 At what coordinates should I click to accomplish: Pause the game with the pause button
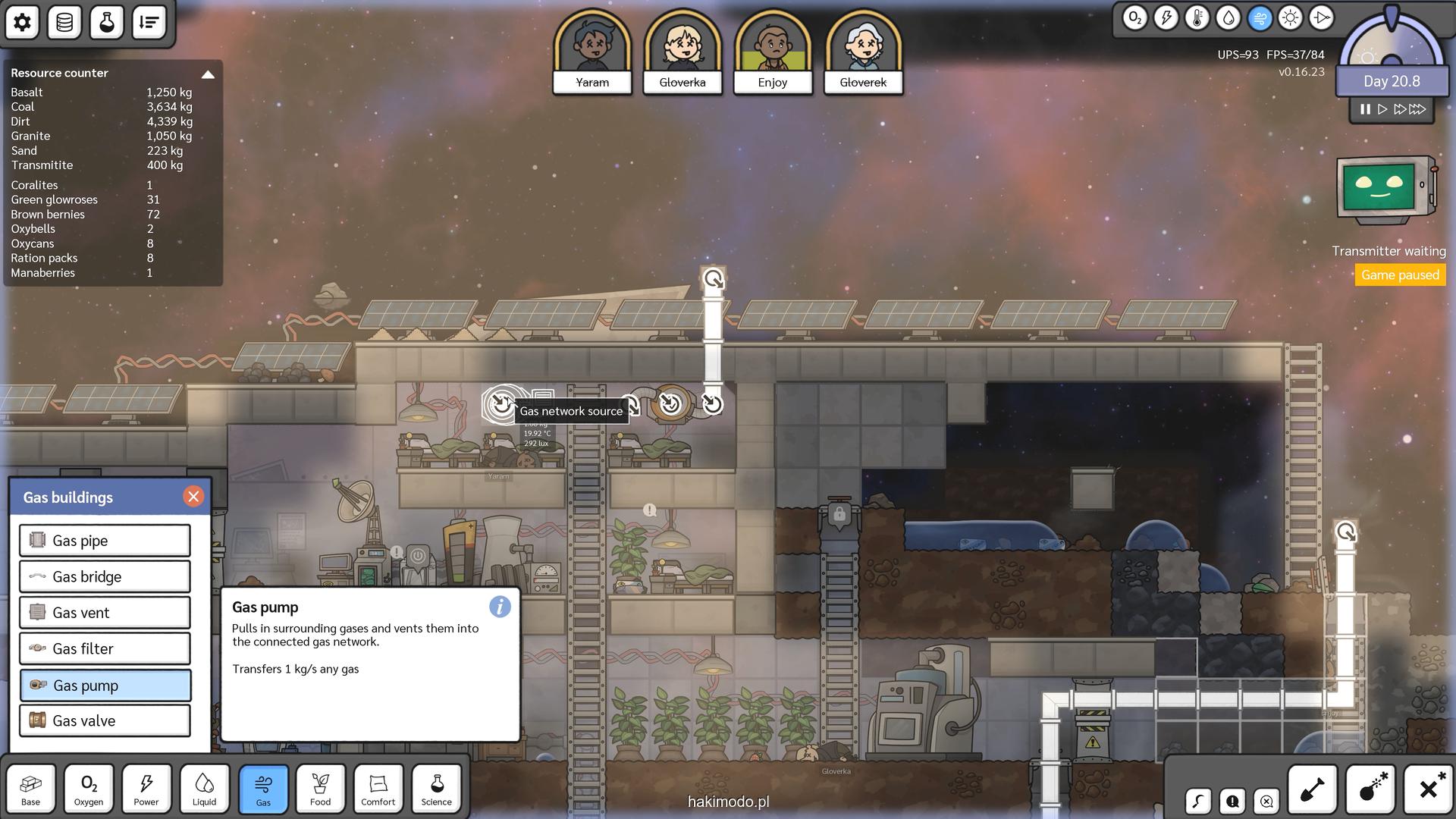1365,109
